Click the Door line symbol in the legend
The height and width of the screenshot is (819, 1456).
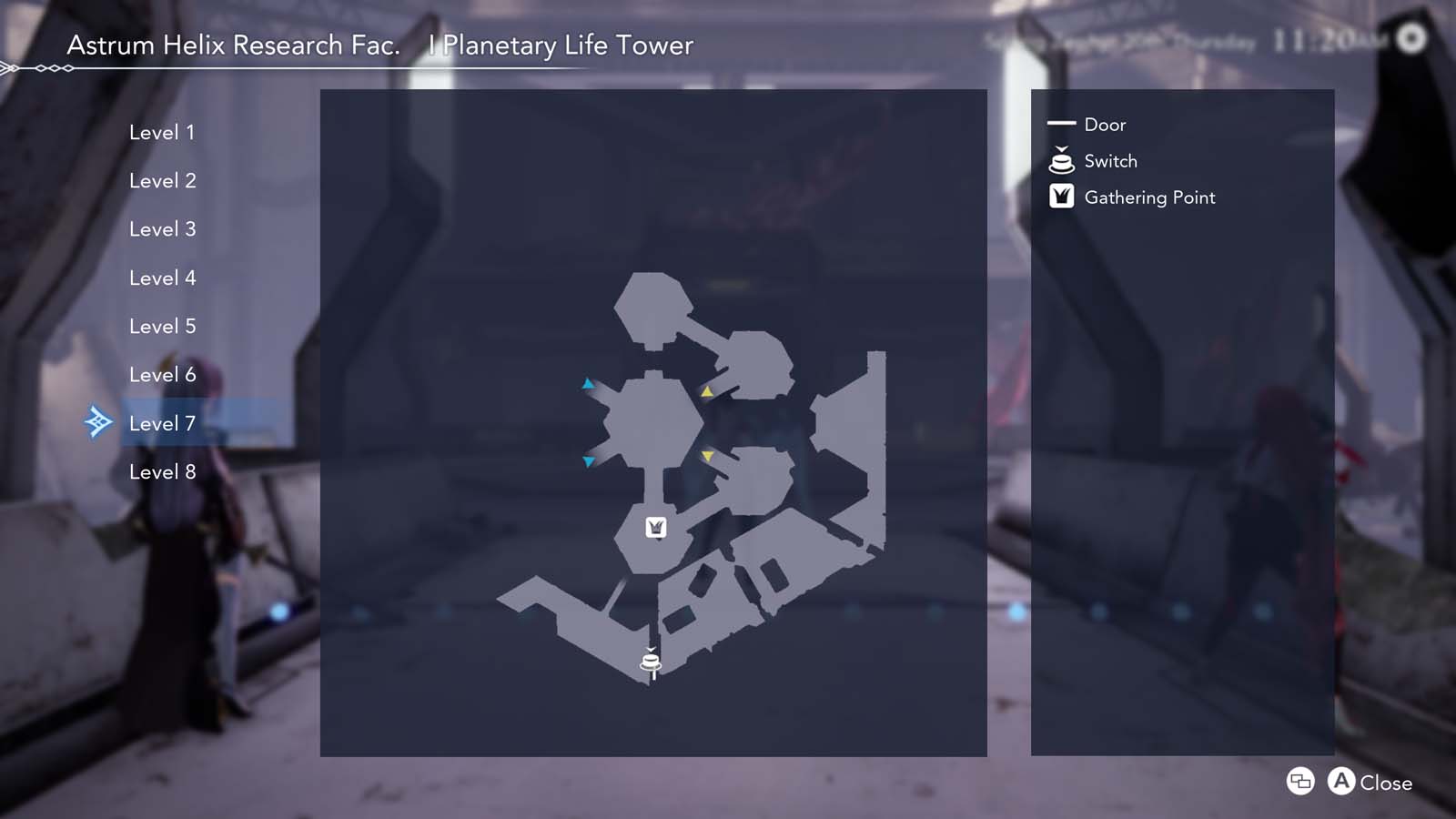1060,125
